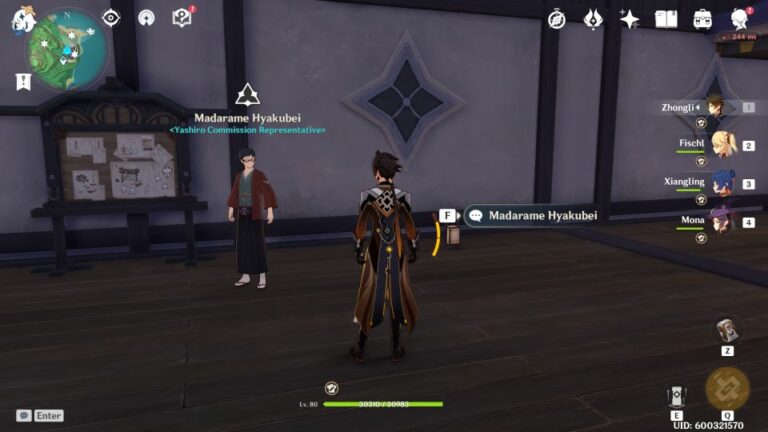This screenshot has width=768, height=432.
Task: Click the eye-shaped icon beside the minimap
Action: click(x=111, y=18)
